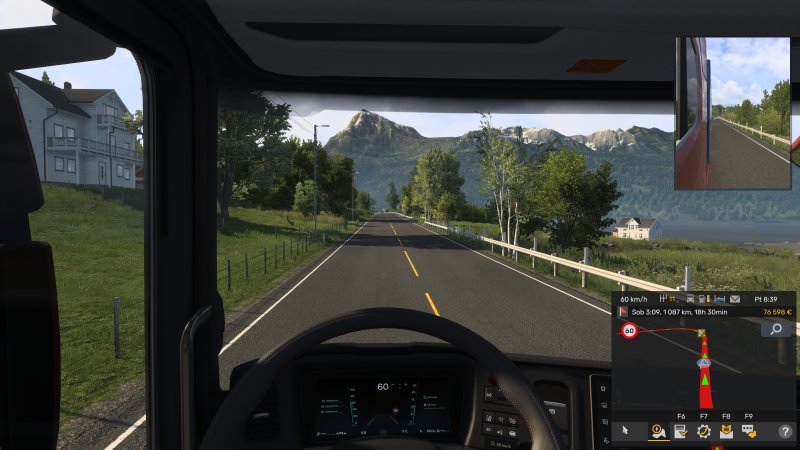Switch to the navigation map tab
The height and width of the screenshot is (450, 800).
pos(659,431)
